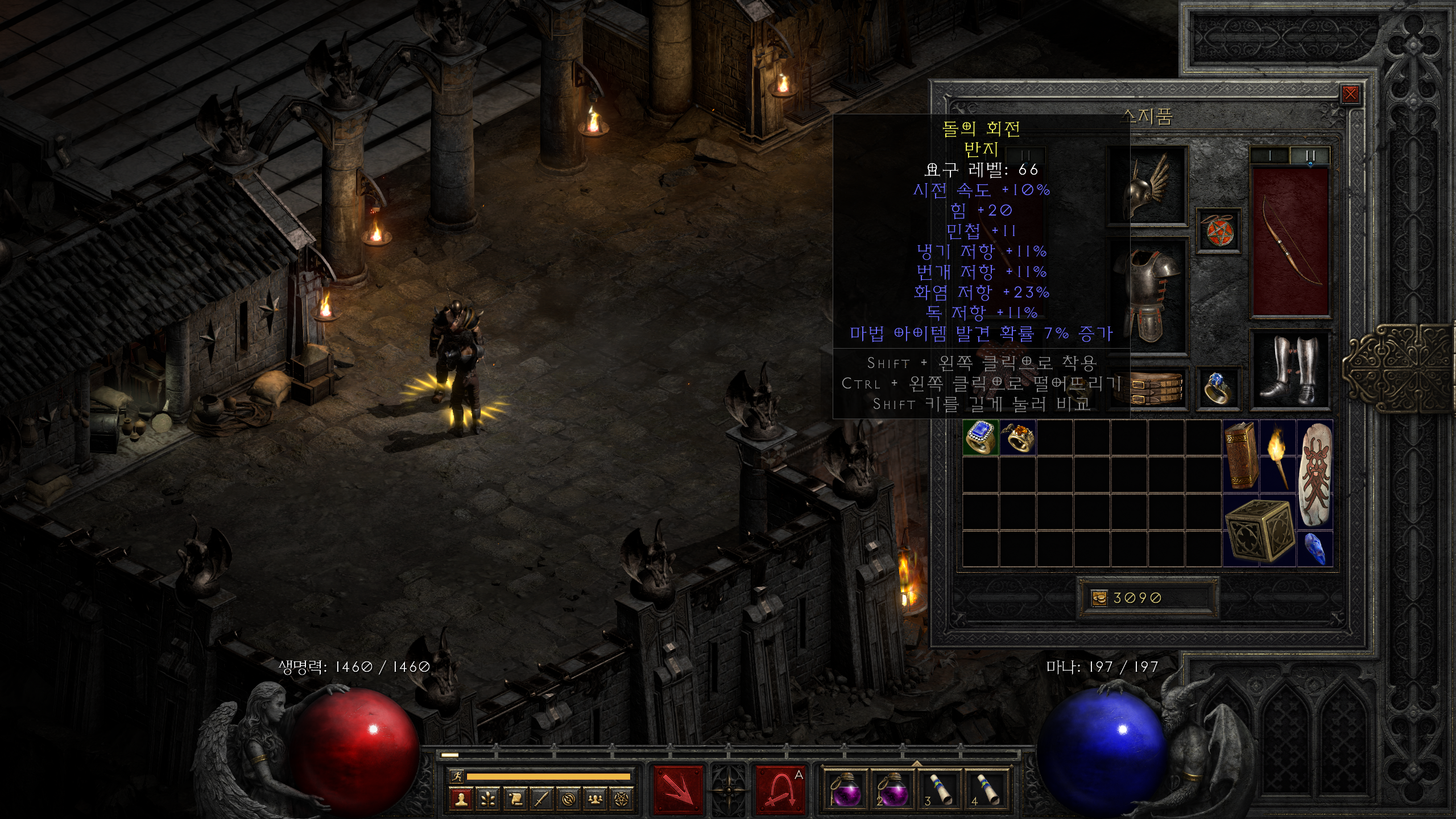1456x819 pixels.
Task: Select the equipped plated boots
Action: (1290, 368)
